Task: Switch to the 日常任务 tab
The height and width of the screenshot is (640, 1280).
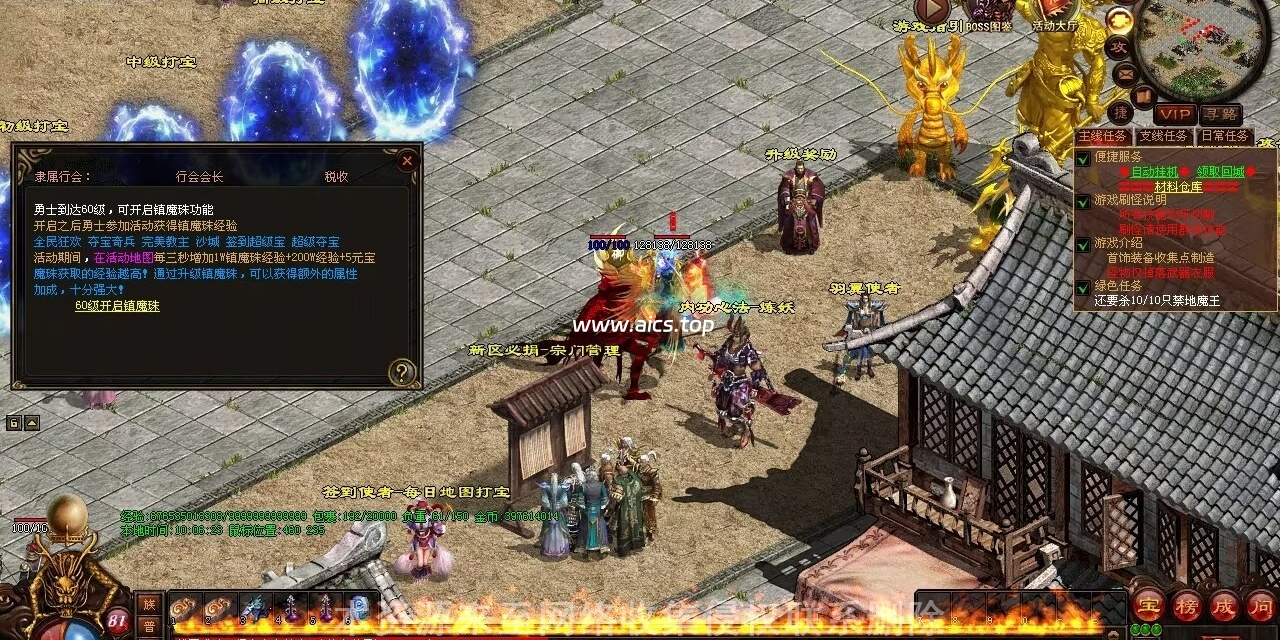Action: 1224,136
